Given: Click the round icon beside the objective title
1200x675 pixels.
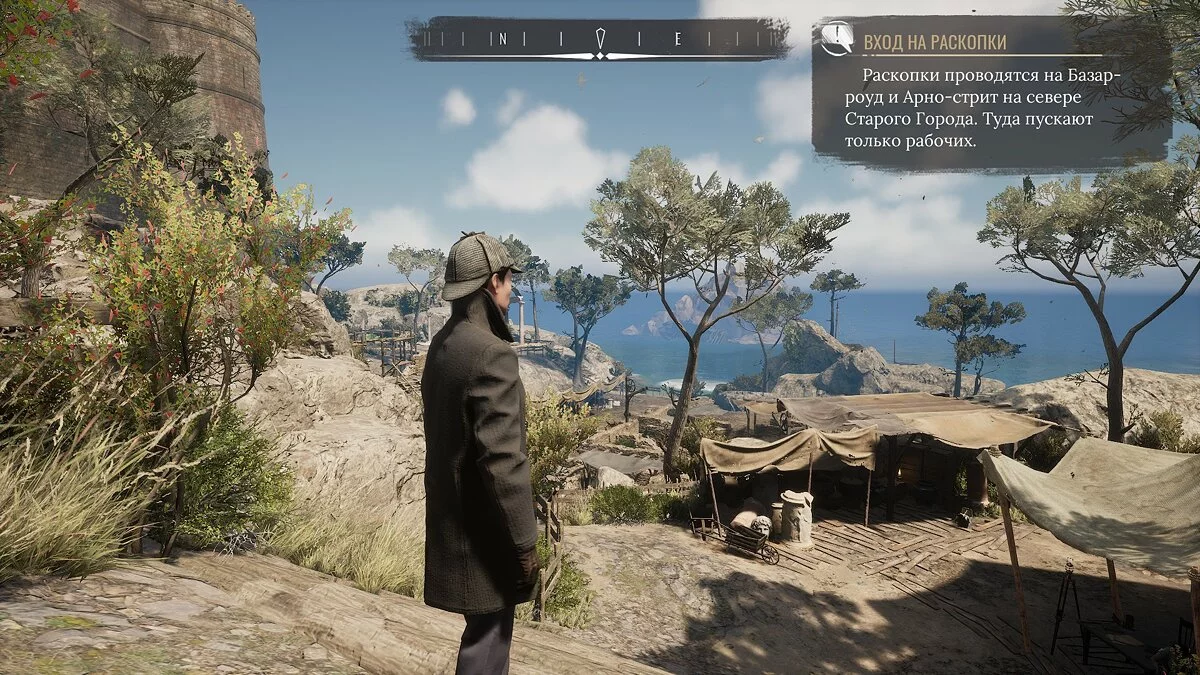Looking at the screenshot, I should point(836,40).
